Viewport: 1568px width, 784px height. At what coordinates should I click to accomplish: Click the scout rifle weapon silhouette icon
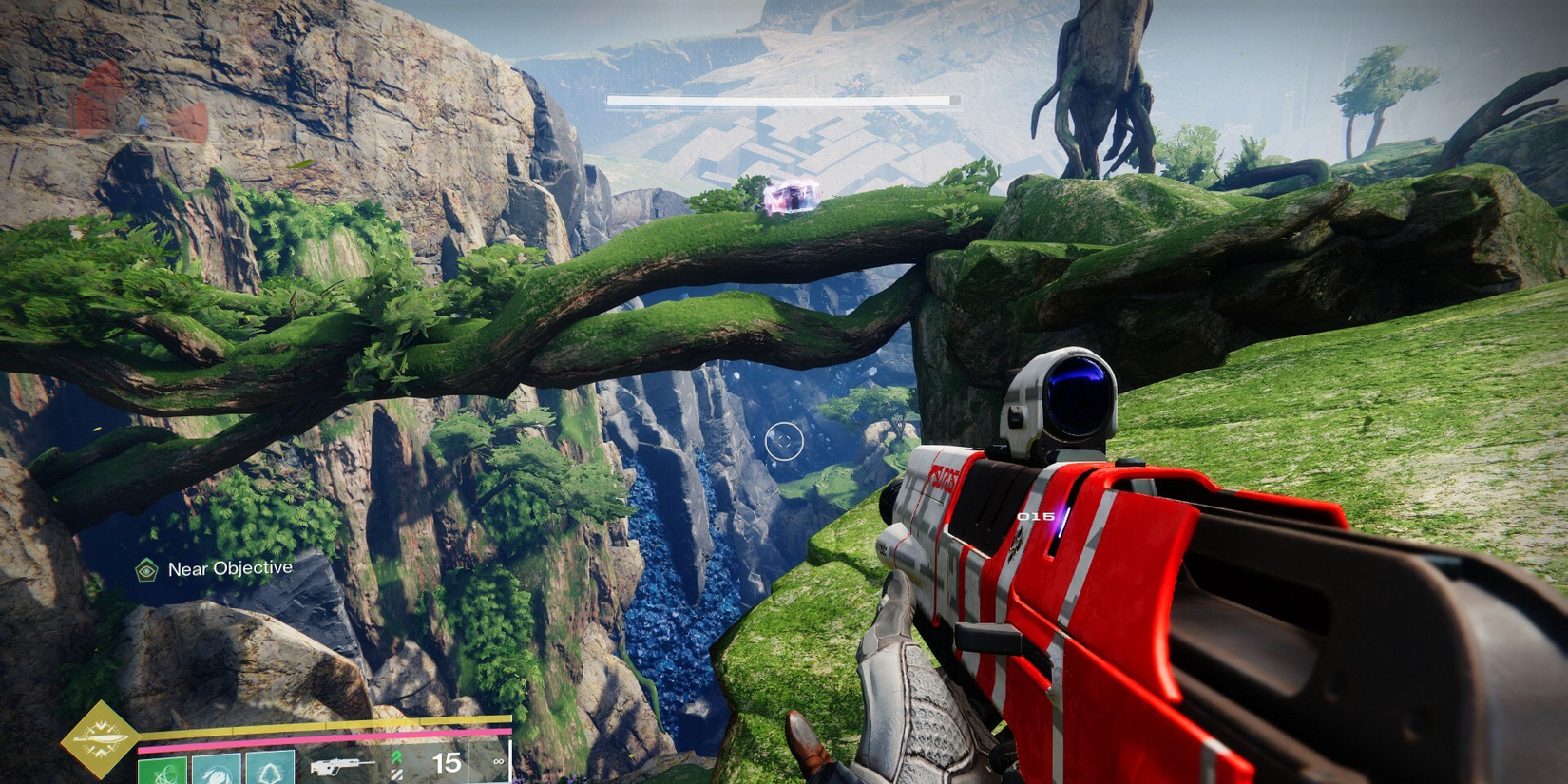point(344,766)
